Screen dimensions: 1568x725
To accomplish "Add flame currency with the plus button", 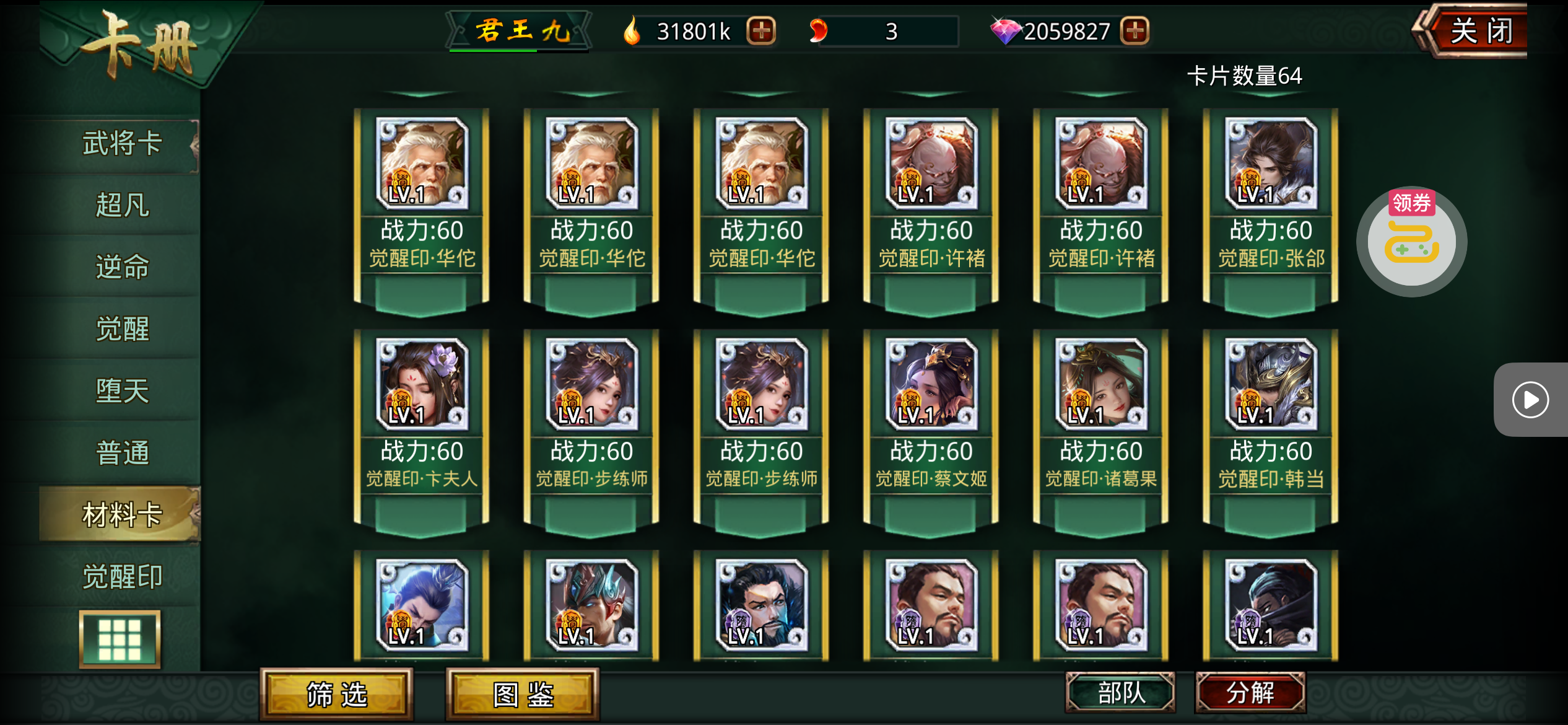I will point(761,31).
